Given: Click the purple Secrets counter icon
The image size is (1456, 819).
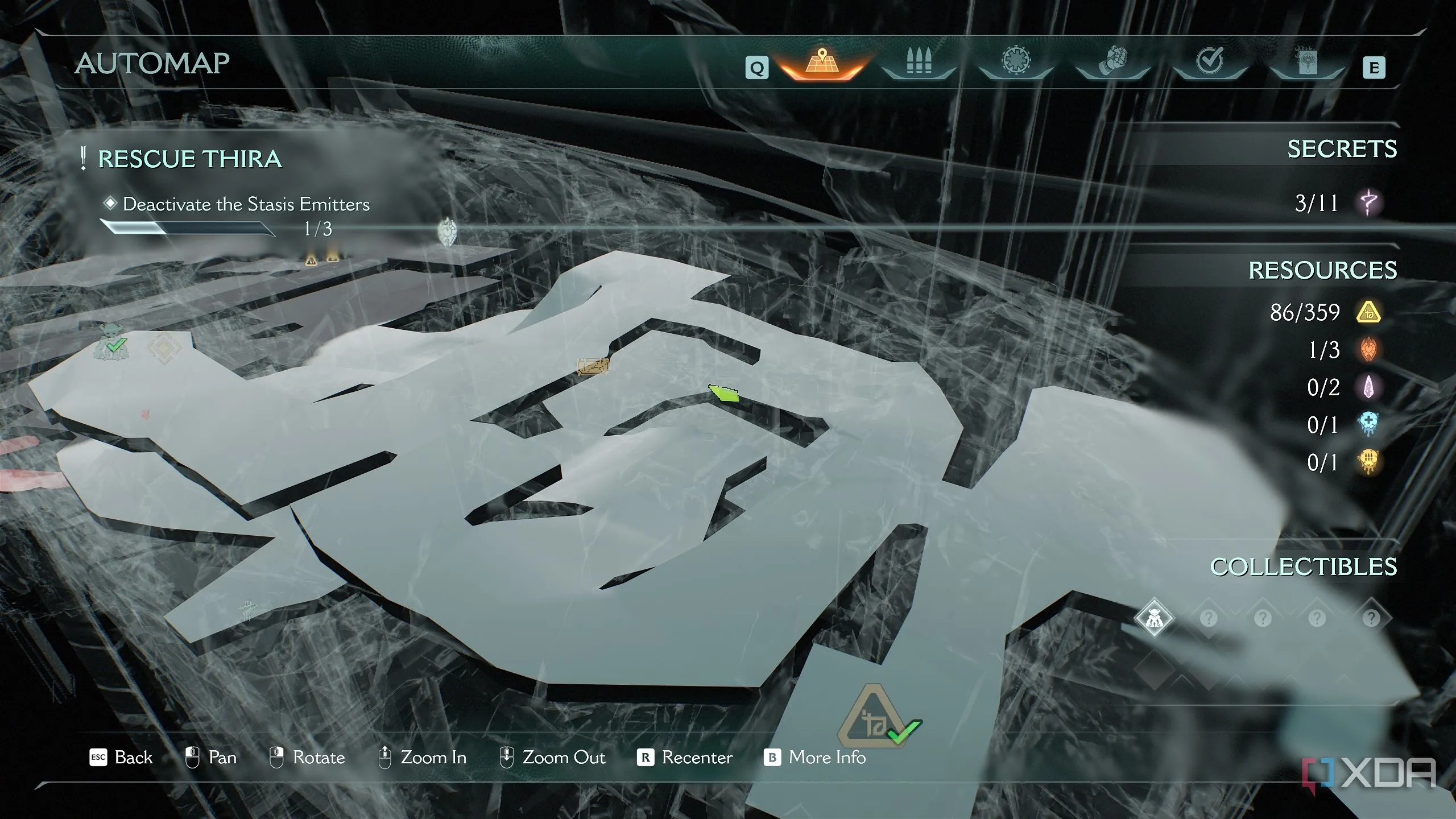Looking at the screenshot, I should click(1368, 202).
